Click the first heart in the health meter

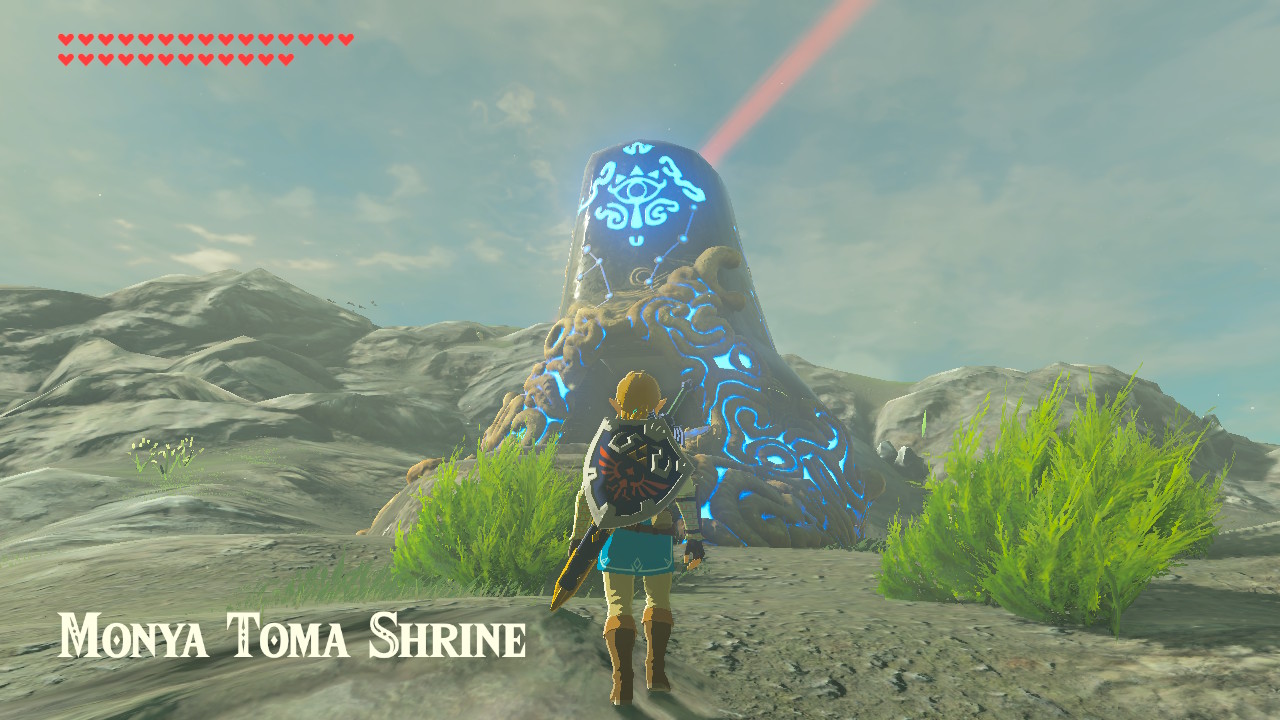65,40
